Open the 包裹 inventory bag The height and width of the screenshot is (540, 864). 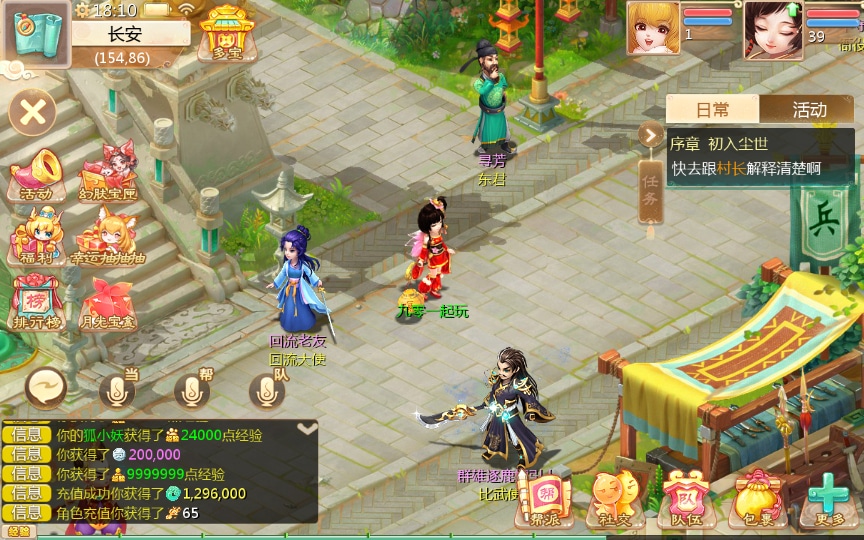click(x=757, y=498)
